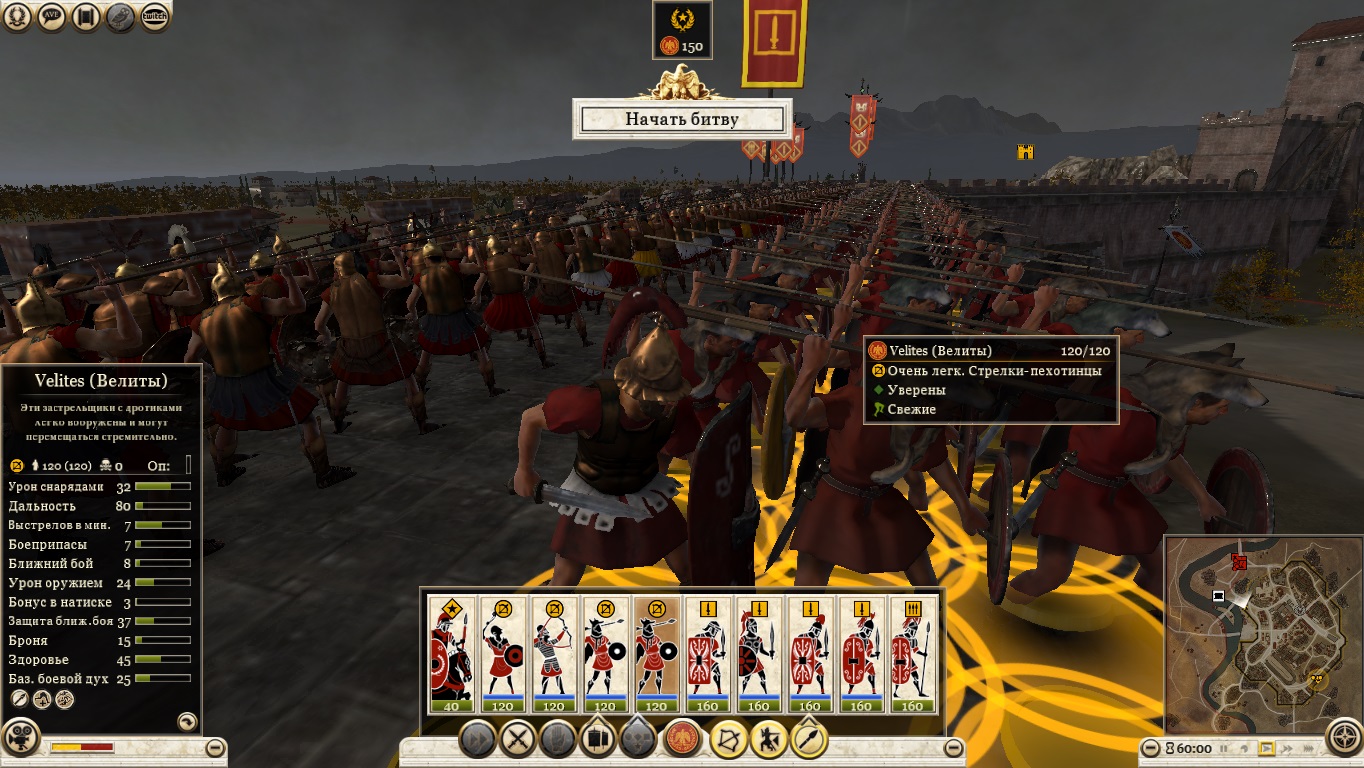The height and width of the screenshot is (768, 1364).
Task: Click the Twitch button
Action: click(154, 17)
